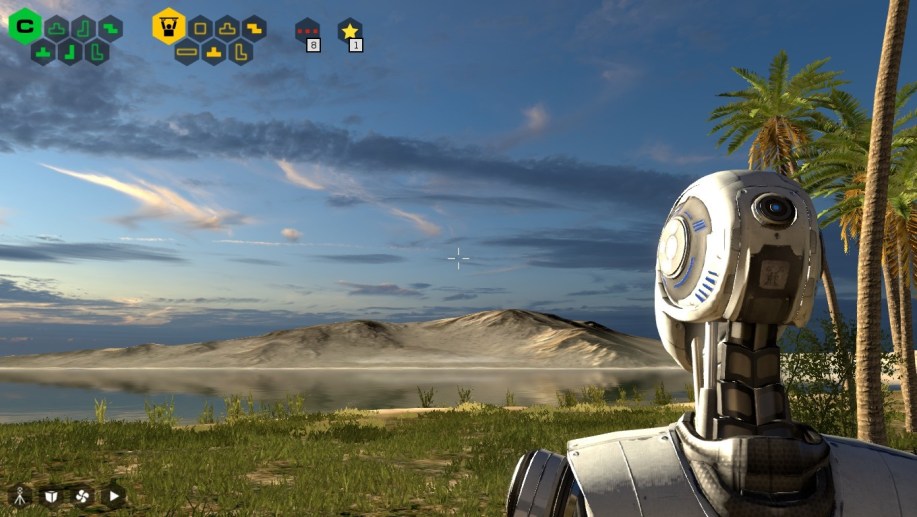Select the yellow lifting-figure hexagon
This screenshot has height=517, width=917.
pos(169,26)
